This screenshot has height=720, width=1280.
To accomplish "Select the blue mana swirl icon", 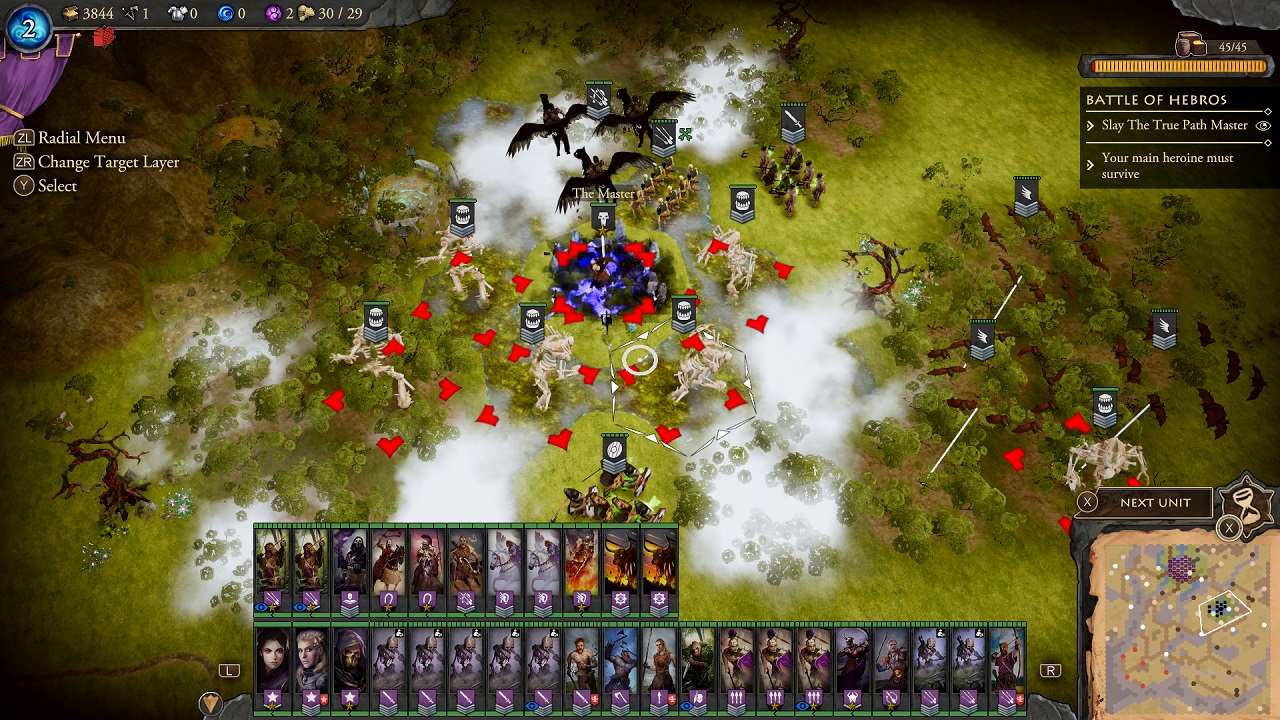I will click(227, 13).
